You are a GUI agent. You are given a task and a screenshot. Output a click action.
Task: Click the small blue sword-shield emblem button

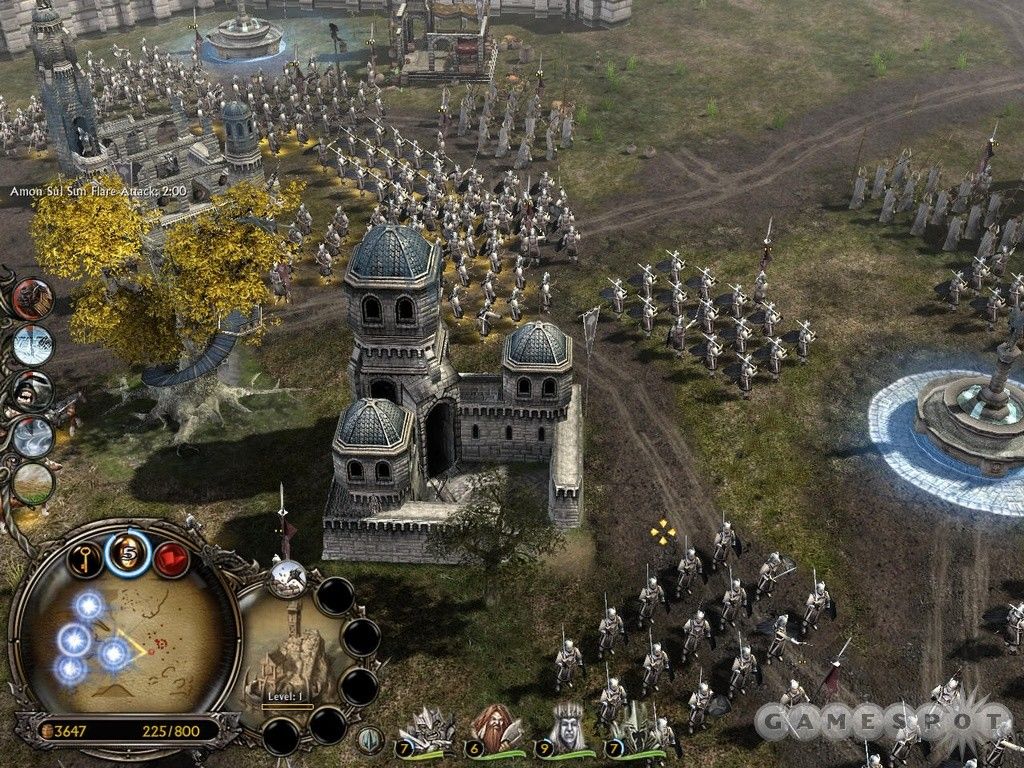[x=370, y=740]
